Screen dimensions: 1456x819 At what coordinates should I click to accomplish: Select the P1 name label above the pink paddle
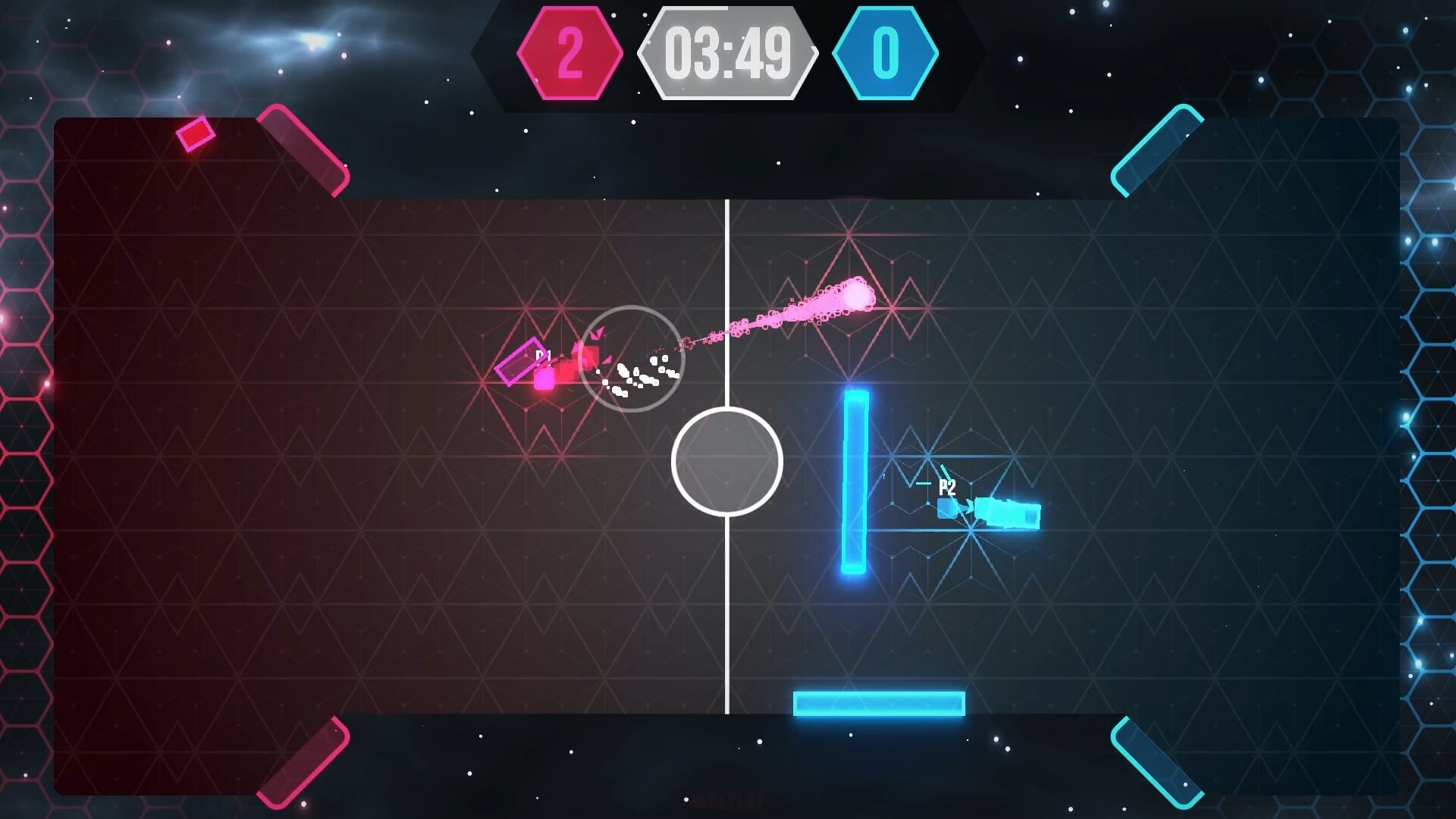542,355
